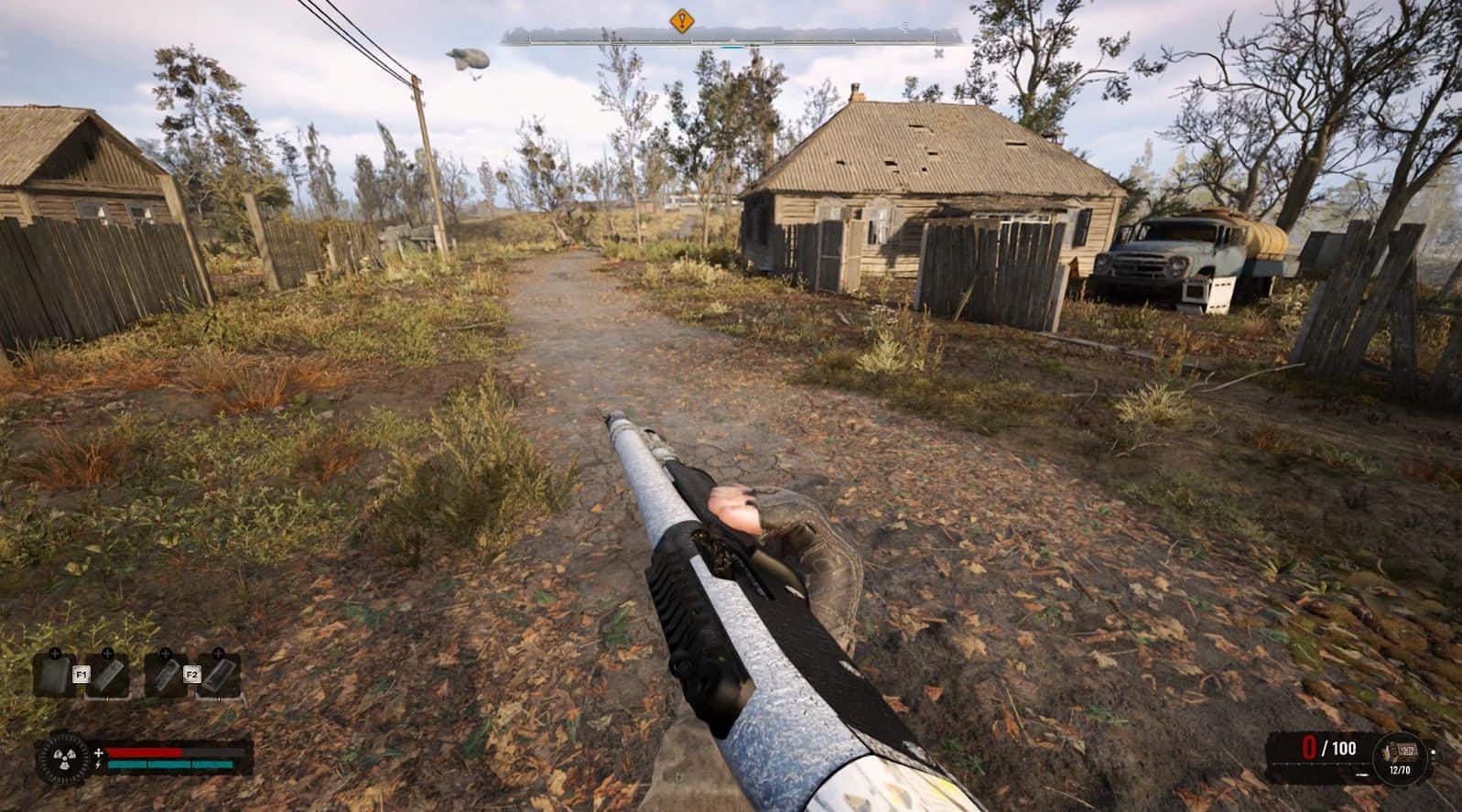The image size is (1462, 812).
Task: Select the quick slot left of F1
Action: pos(55,676)
